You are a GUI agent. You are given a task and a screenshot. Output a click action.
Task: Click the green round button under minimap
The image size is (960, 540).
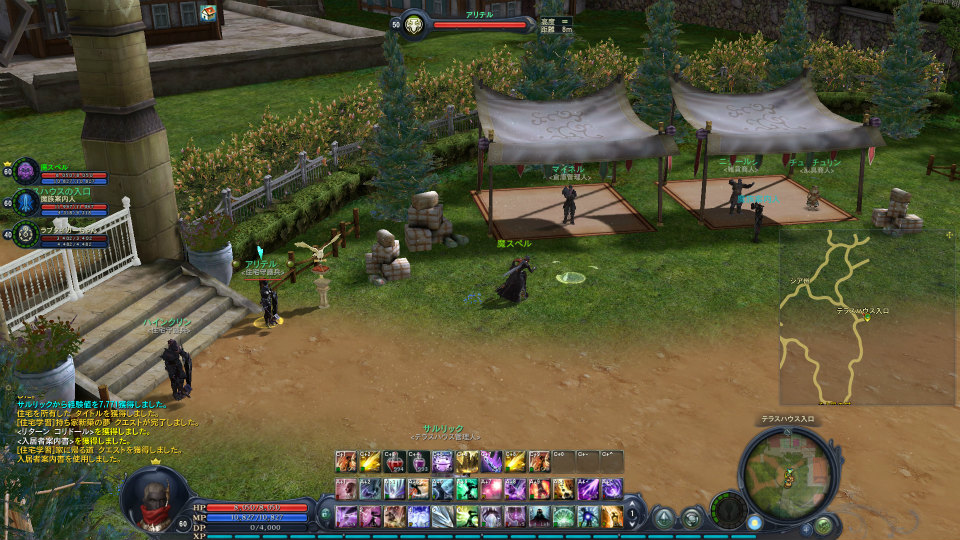[822, 525]
